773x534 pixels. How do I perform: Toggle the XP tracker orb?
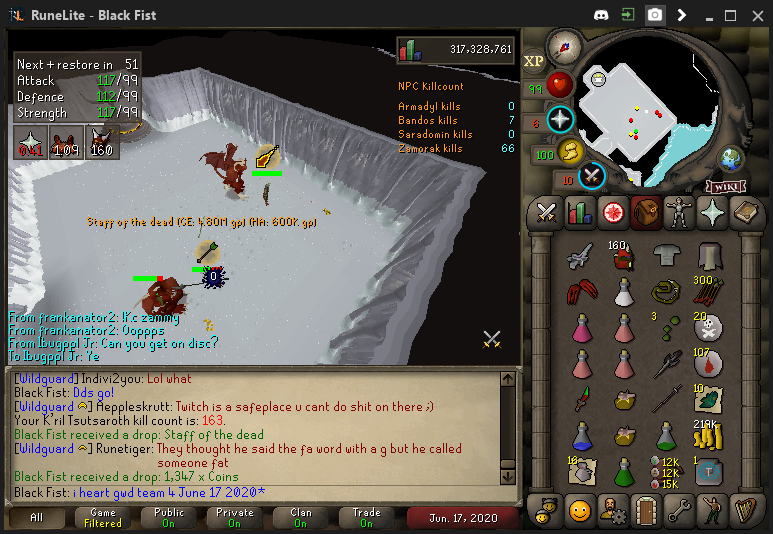tap(534, 61)
